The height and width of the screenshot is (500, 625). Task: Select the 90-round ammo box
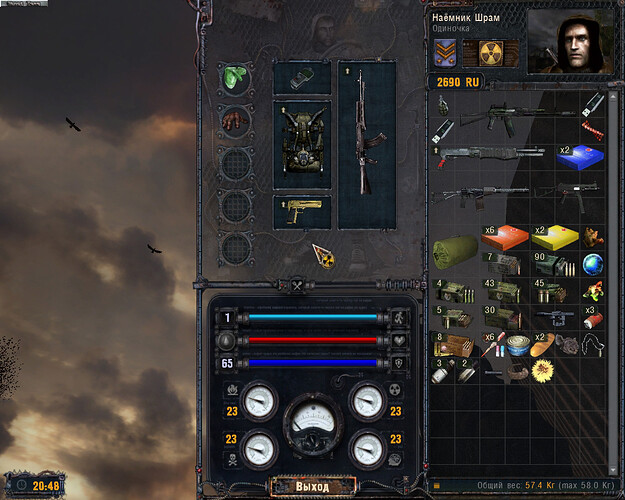coord(556,265)
